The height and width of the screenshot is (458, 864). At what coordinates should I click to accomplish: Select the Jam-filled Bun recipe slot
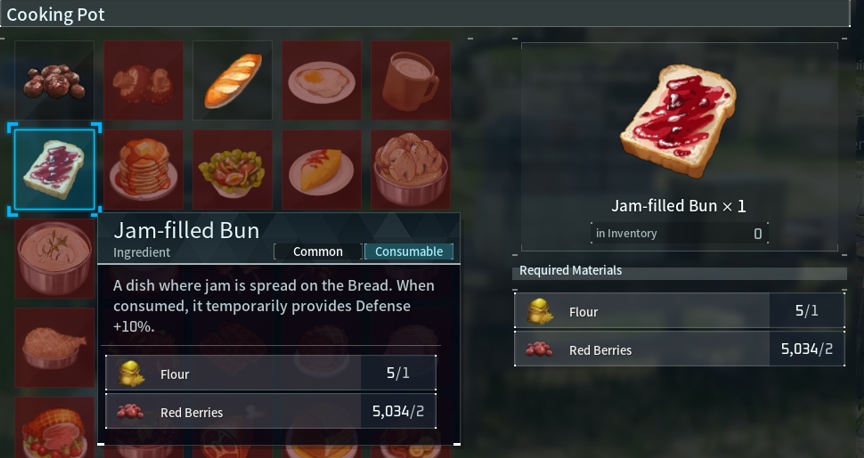point(54,170)
